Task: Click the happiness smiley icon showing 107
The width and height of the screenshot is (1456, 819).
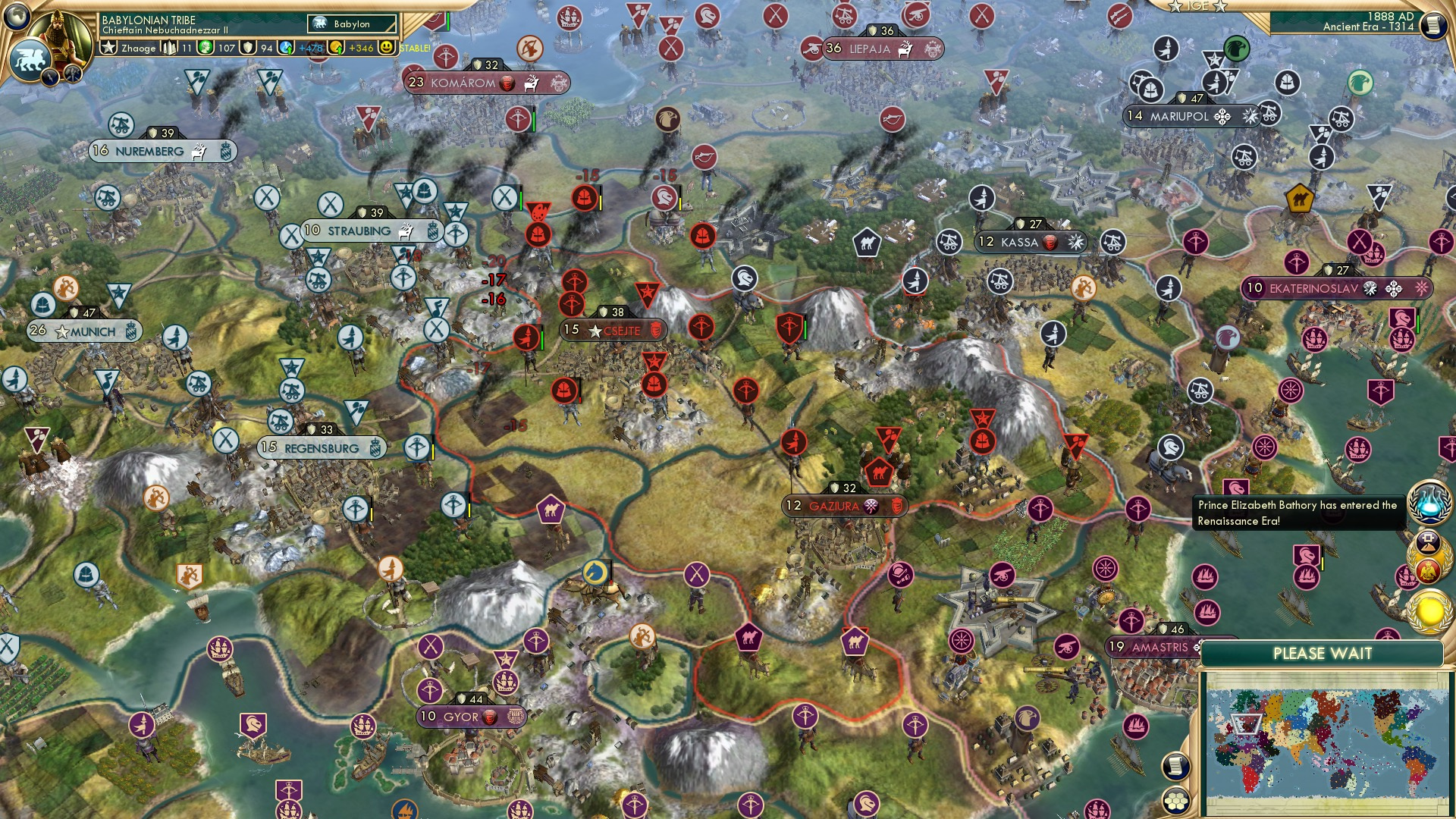Action: click(x=206, y=46)
